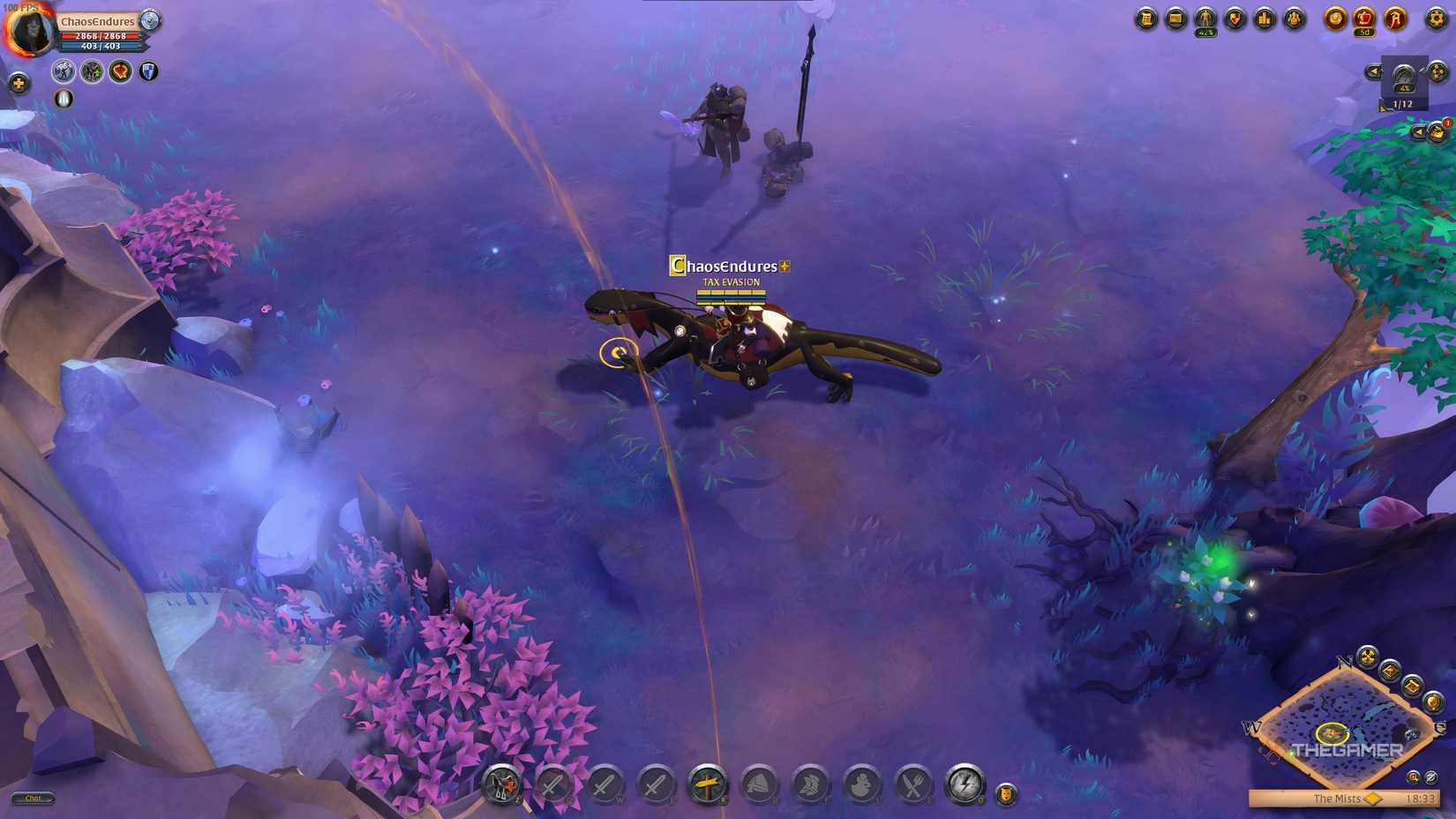Open the Albion 'A' shop icon
The image size is (1456, 819).
click(x=1396, y=19)
